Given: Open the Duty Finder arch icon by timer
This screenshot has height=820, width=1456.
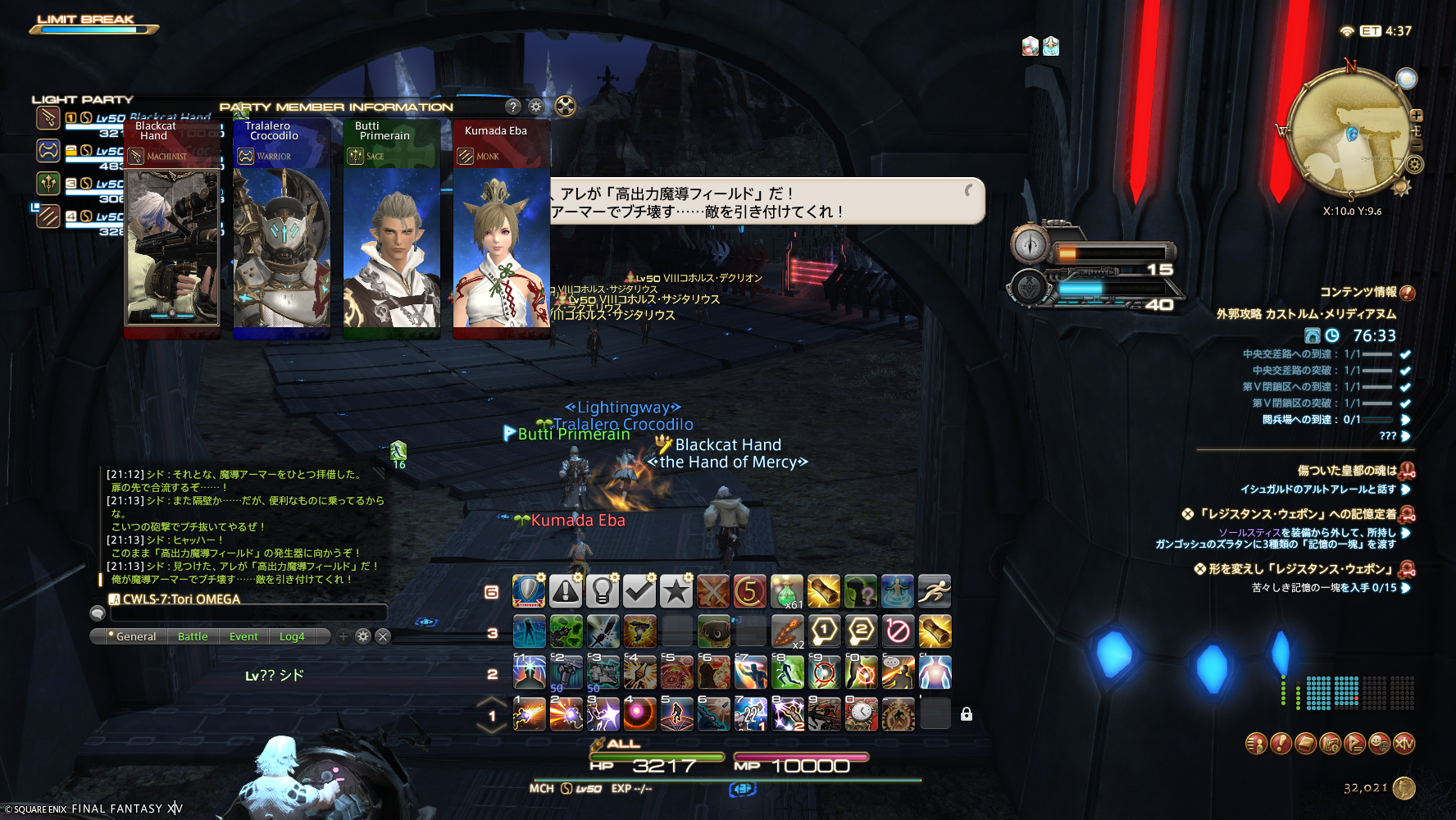Looking at the screenshot, I should coord(1313,335).
